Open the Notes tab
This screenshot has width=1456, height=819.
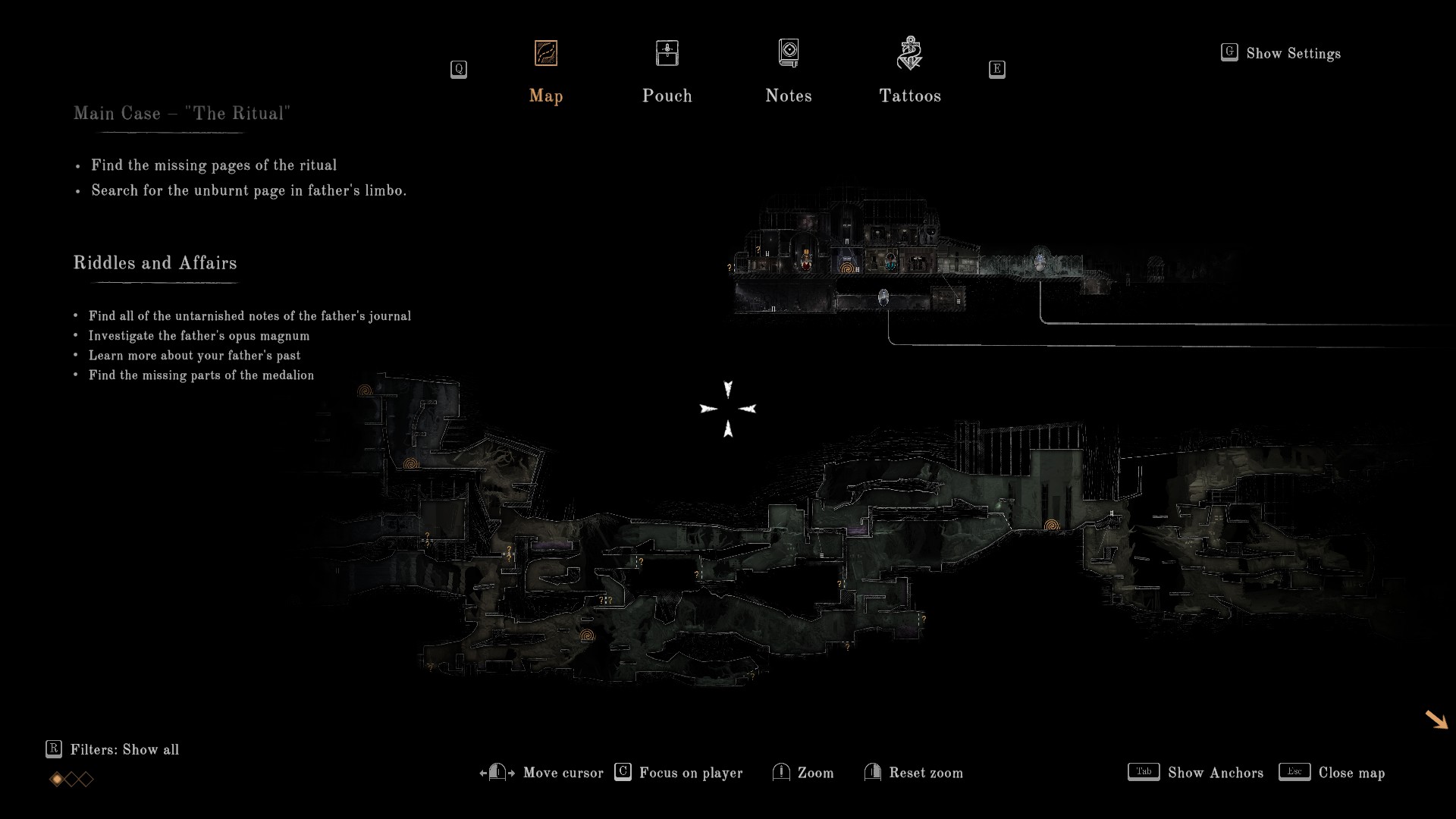point(789,73)
